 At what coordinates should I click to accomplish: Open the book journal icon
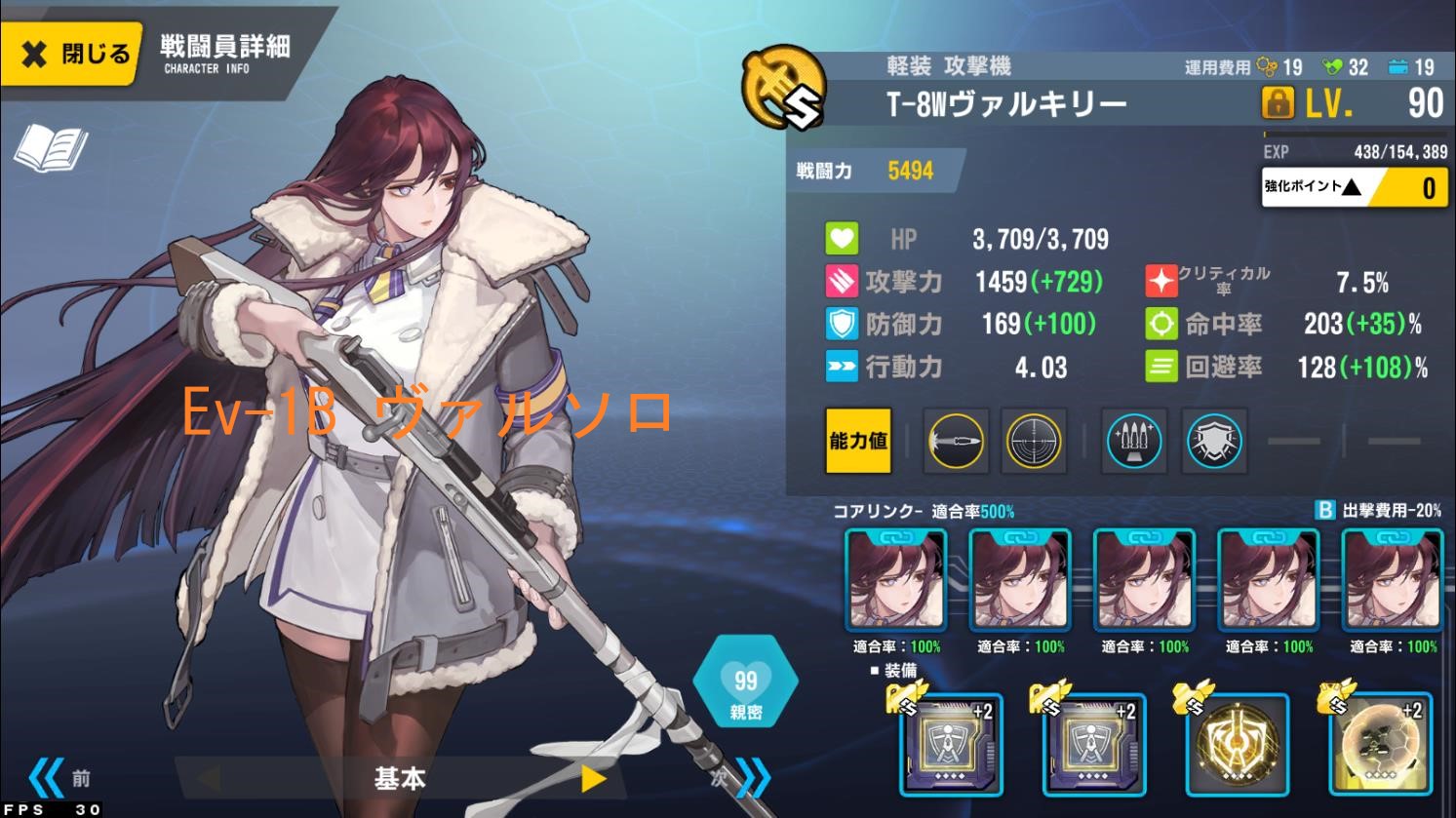coord(51,149)
